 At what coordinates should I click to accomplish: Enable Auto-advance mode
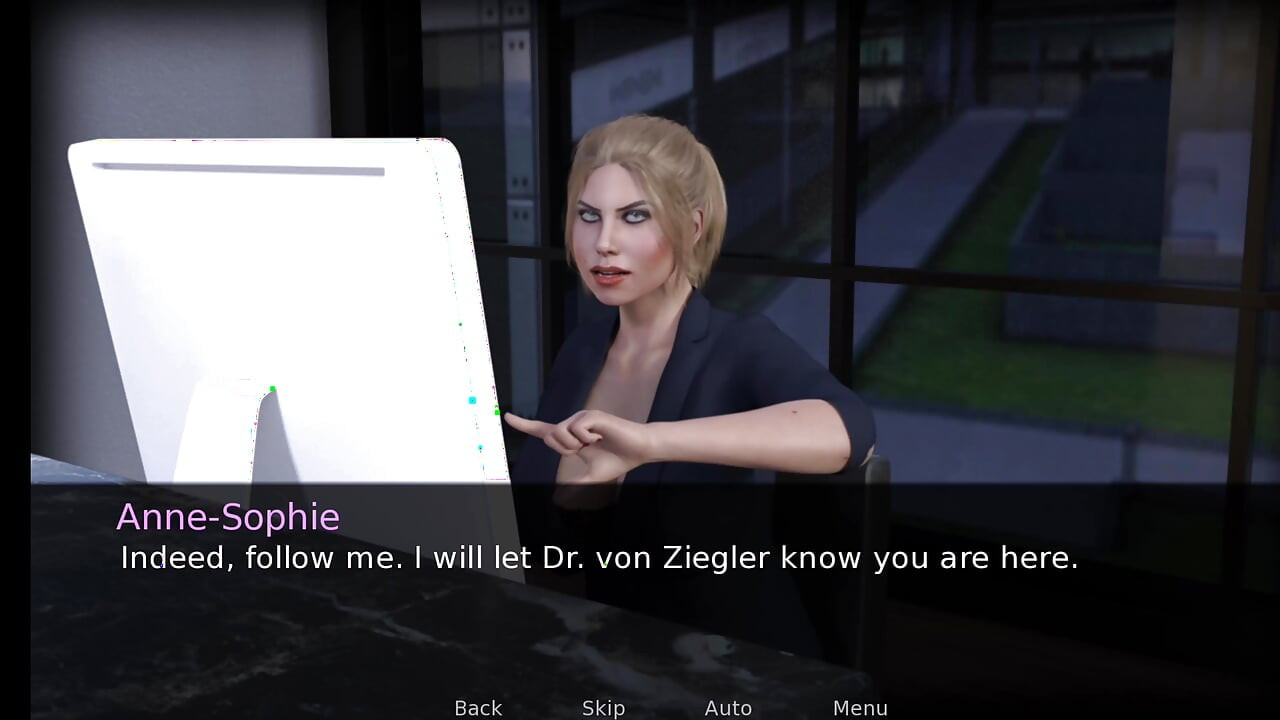tap(728, 708)
